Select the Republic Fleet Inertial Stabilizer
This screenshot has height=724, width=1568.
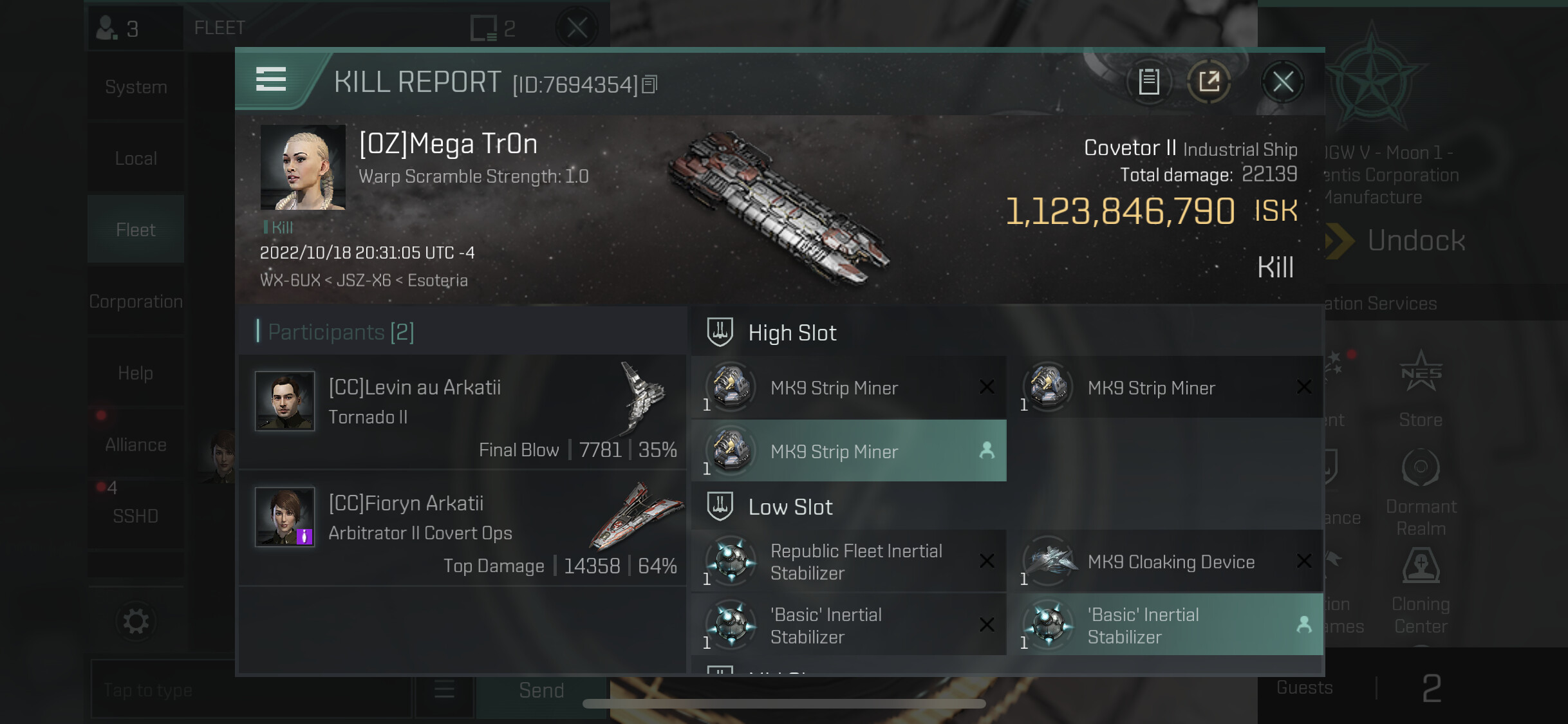[x=848, y=561]
